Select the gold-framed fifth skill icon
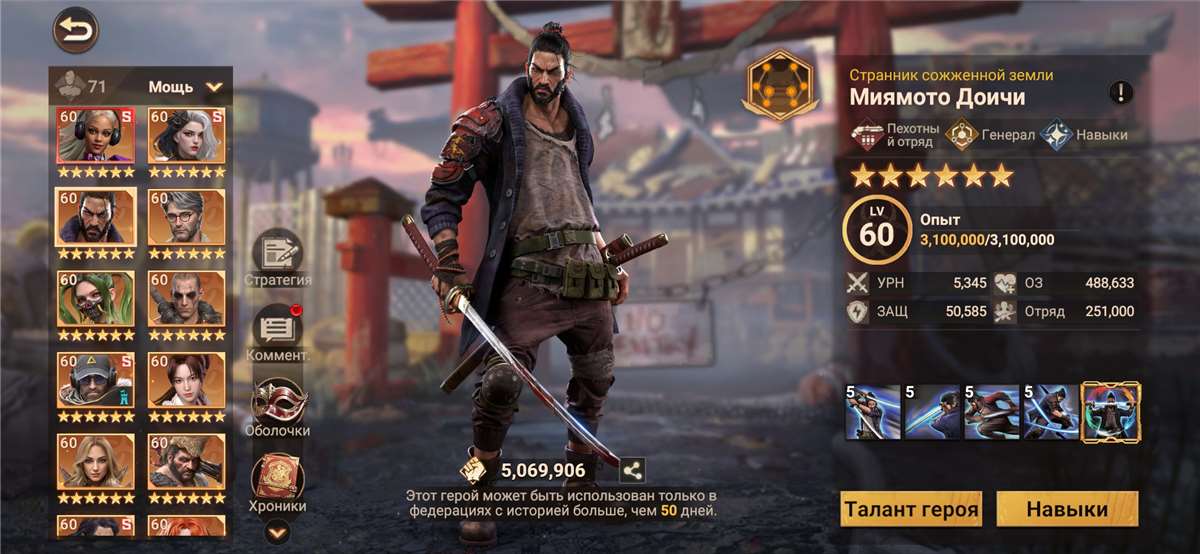 (1111, 412)
